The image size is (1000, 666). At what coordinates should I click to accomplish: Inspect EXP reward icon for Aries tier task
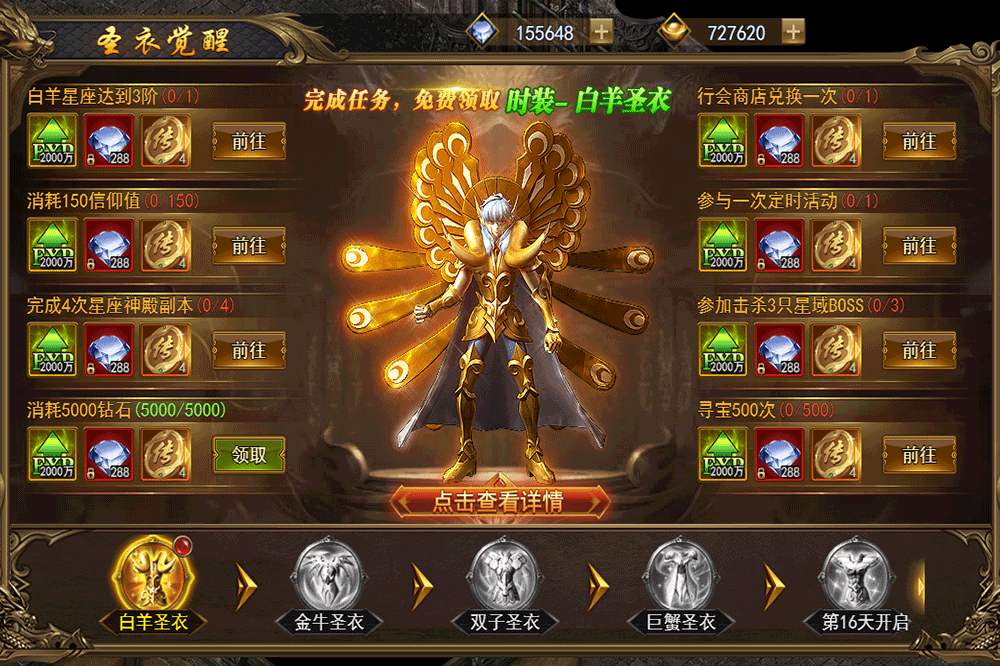tap(53, 141)
